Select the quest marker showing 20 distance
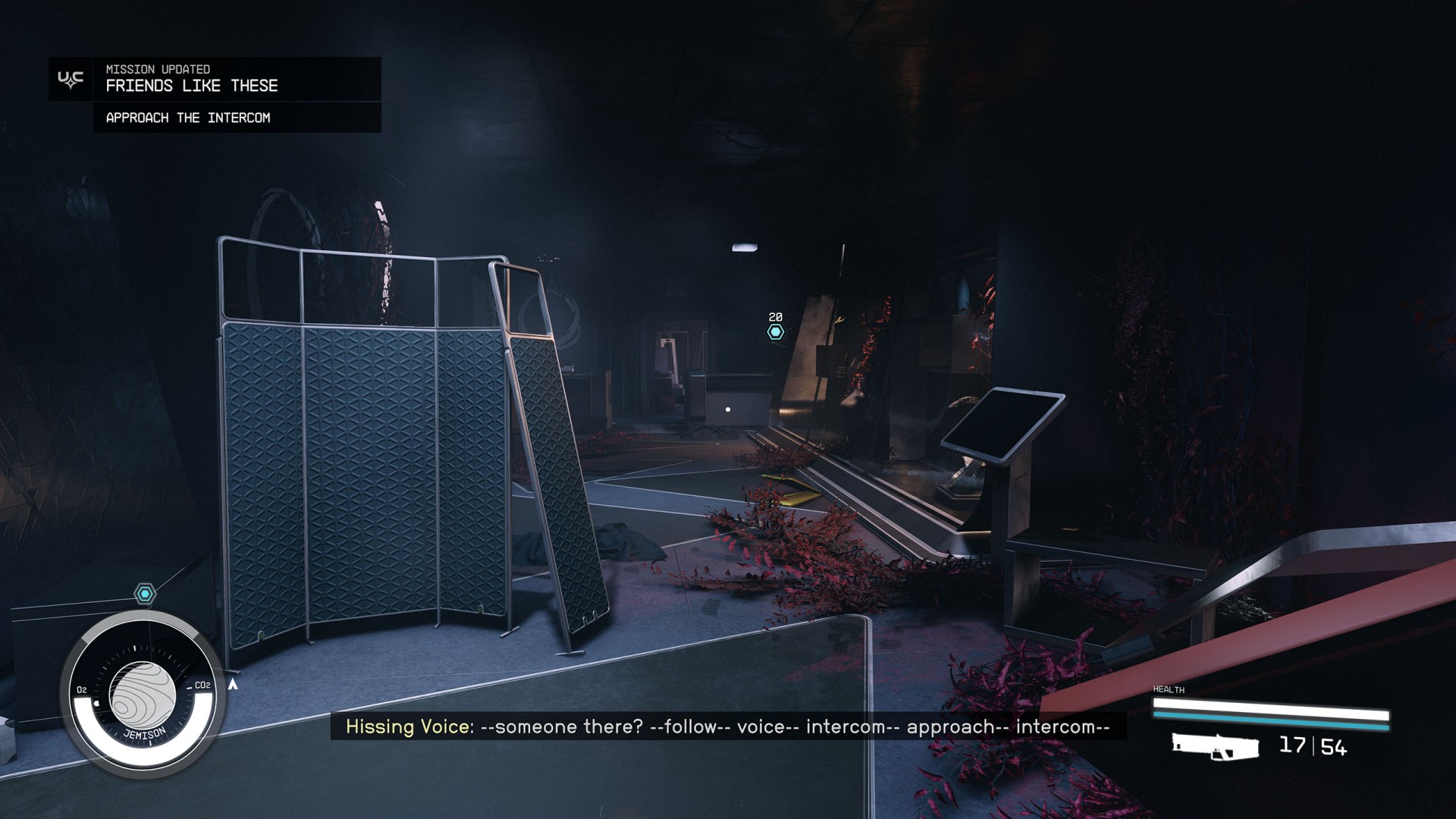 [x=775, y=332]
